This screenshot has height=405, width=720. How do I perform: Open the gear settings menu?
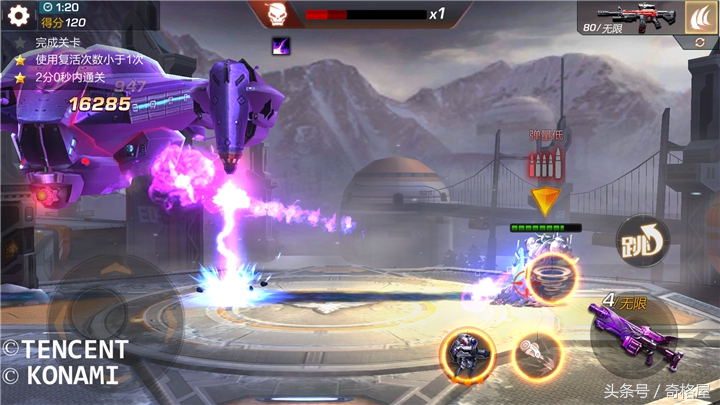coord(18,13)
